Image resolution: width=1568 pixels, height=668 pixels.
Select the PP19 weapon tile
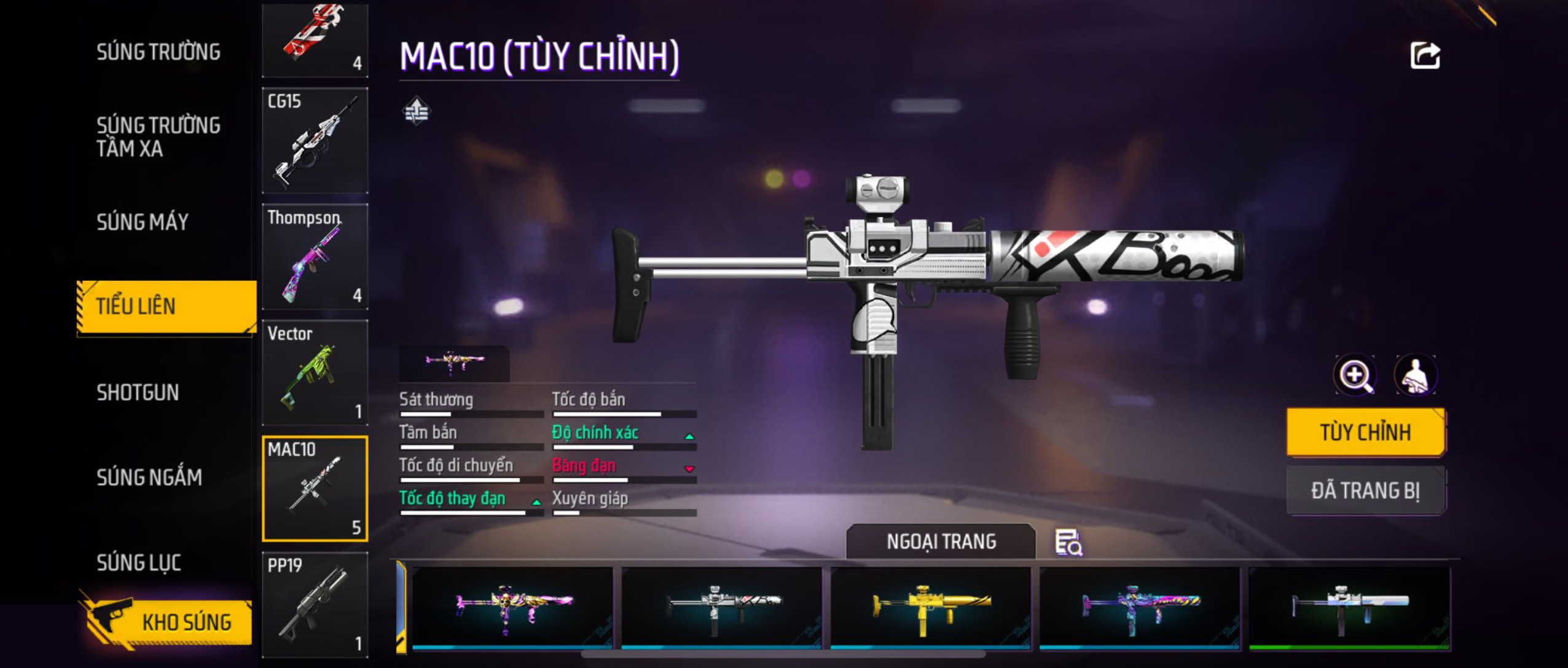click(x=315, y=605)
